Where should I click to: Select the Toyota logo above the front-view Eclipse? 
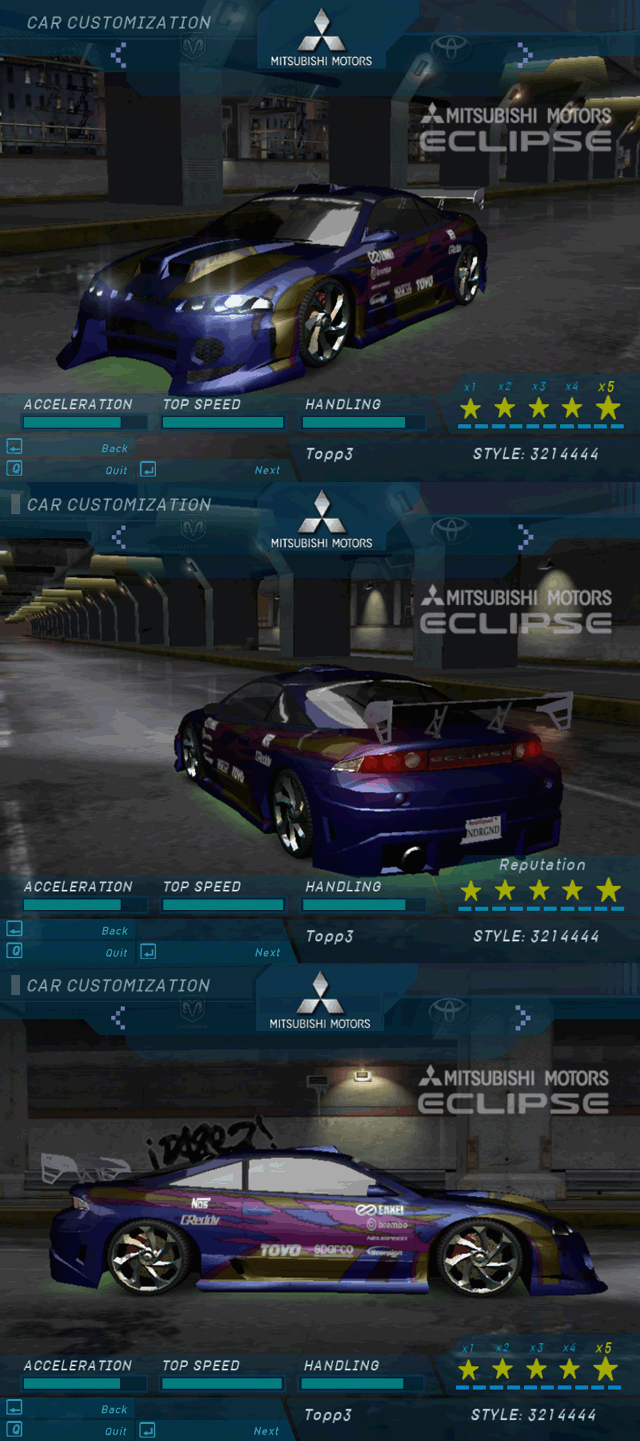point(451,46)
